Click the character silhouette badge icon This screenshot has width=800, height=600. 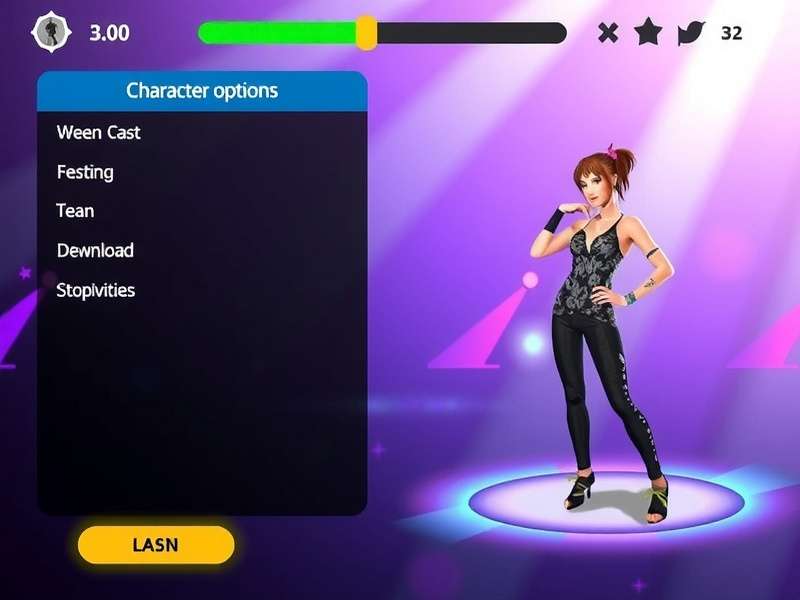click(x=47, y=32)
